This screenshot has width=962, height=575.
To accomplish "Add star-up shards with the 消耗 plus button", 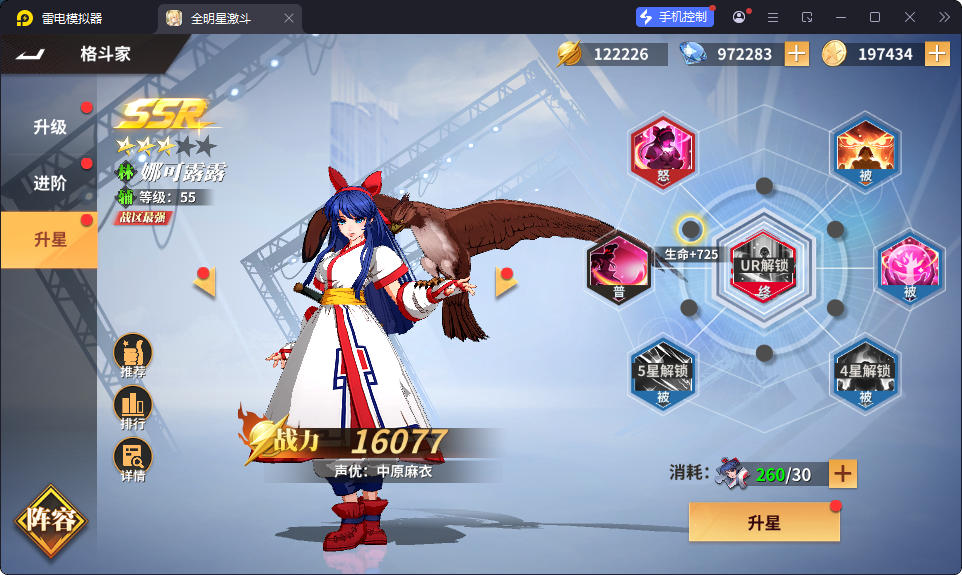I will tap(843, 474).
